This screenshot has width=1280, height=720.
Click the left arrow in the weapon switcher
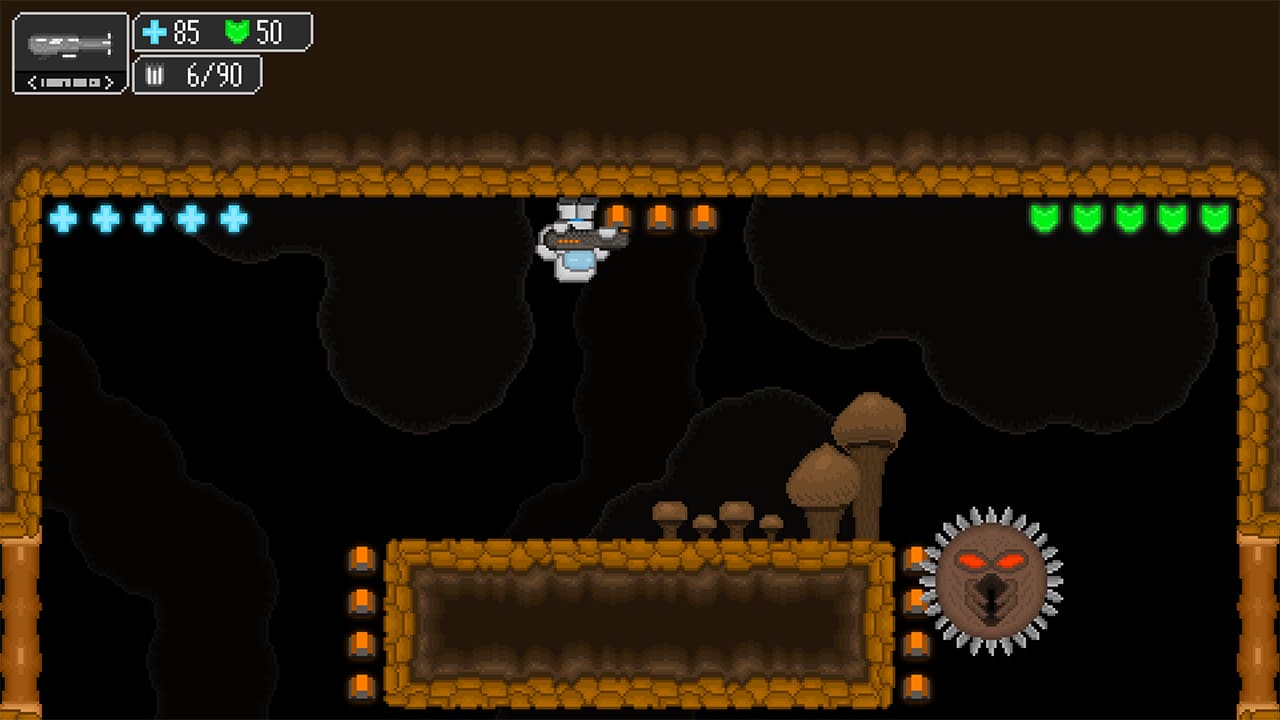tap(31, 81)
